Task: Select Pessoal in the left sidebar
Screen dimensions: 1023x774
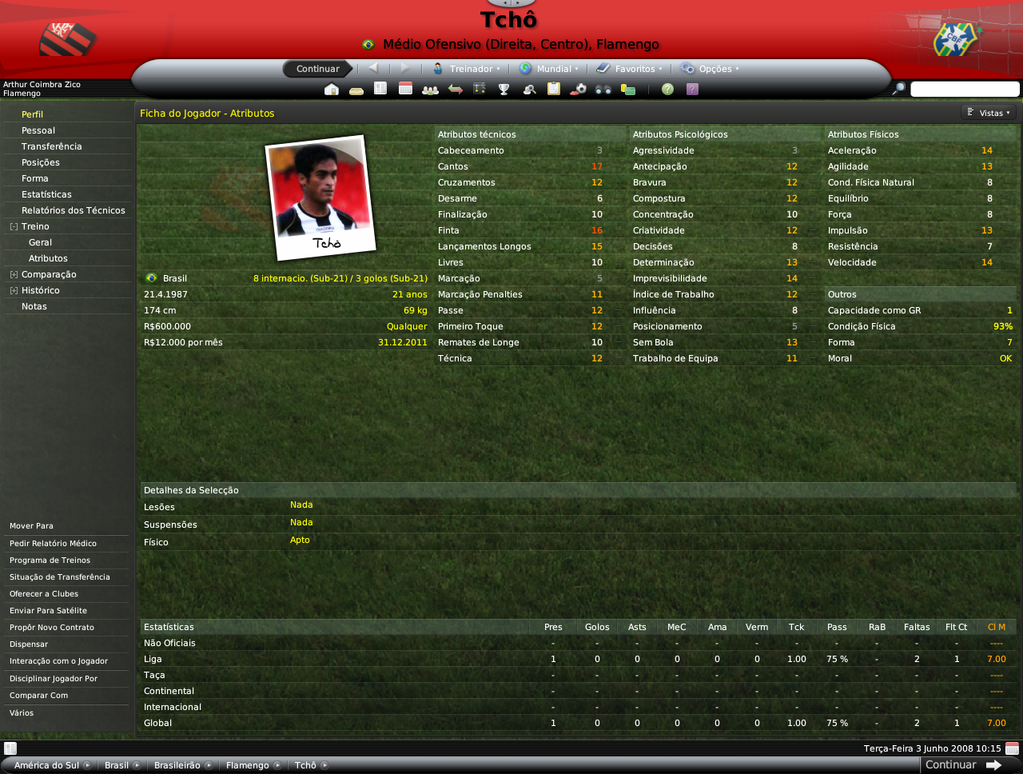Action: [38, 130]
